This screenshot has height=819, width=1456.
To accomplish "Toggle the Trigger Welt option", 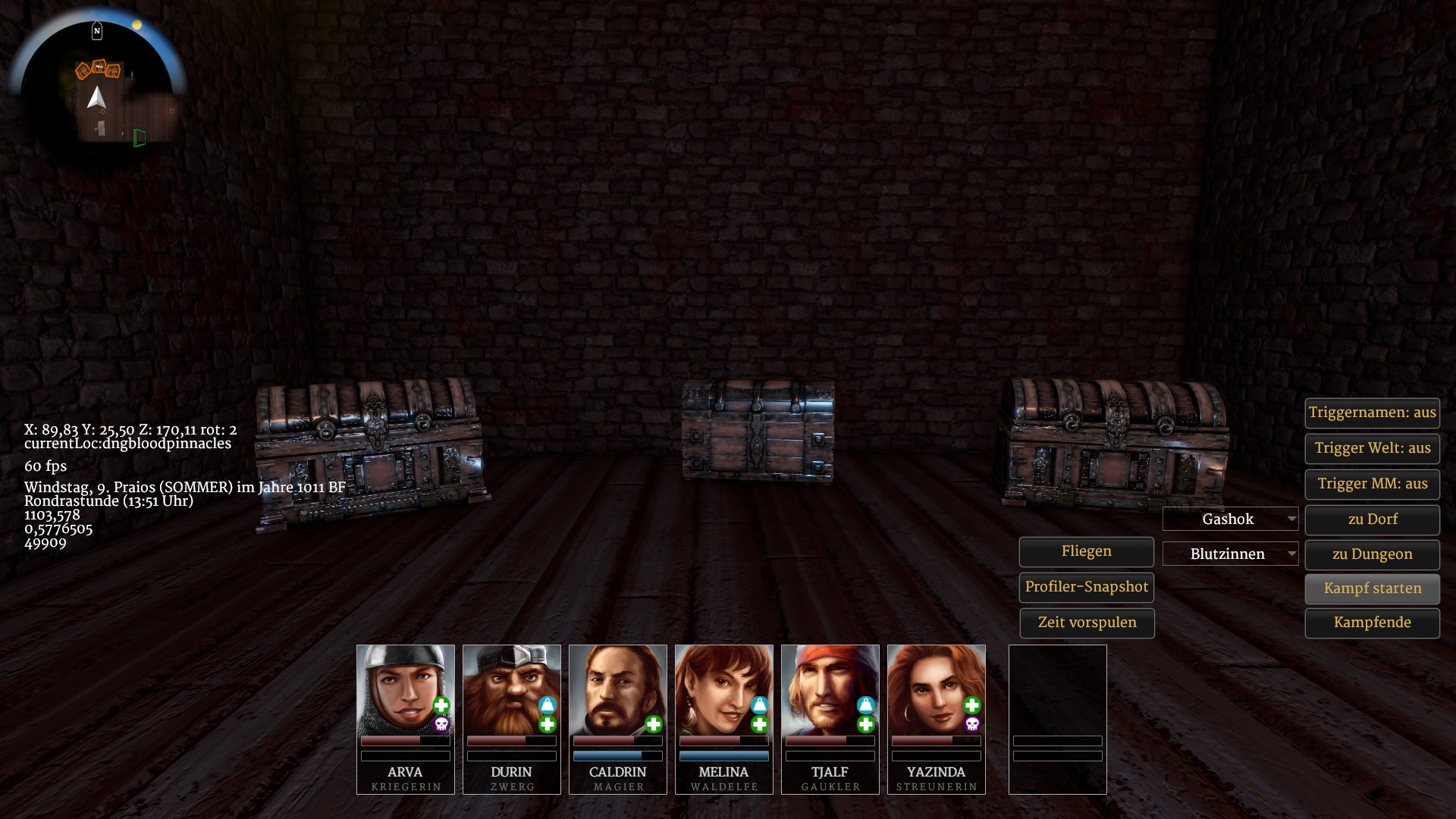I will pyautogui.click(x=1372, y=448).
